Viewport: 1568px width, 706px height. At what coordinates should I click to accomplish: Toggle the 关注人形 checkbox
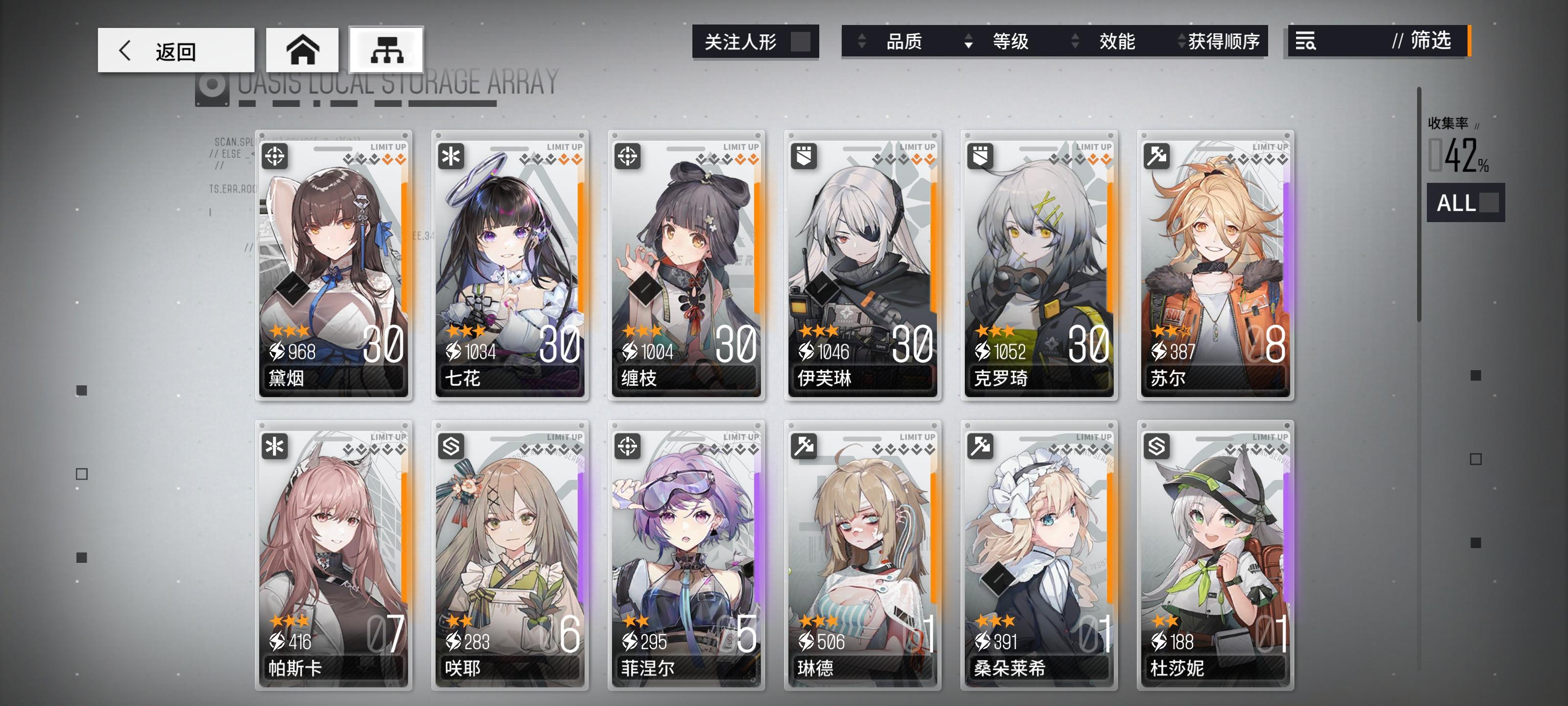801,41
